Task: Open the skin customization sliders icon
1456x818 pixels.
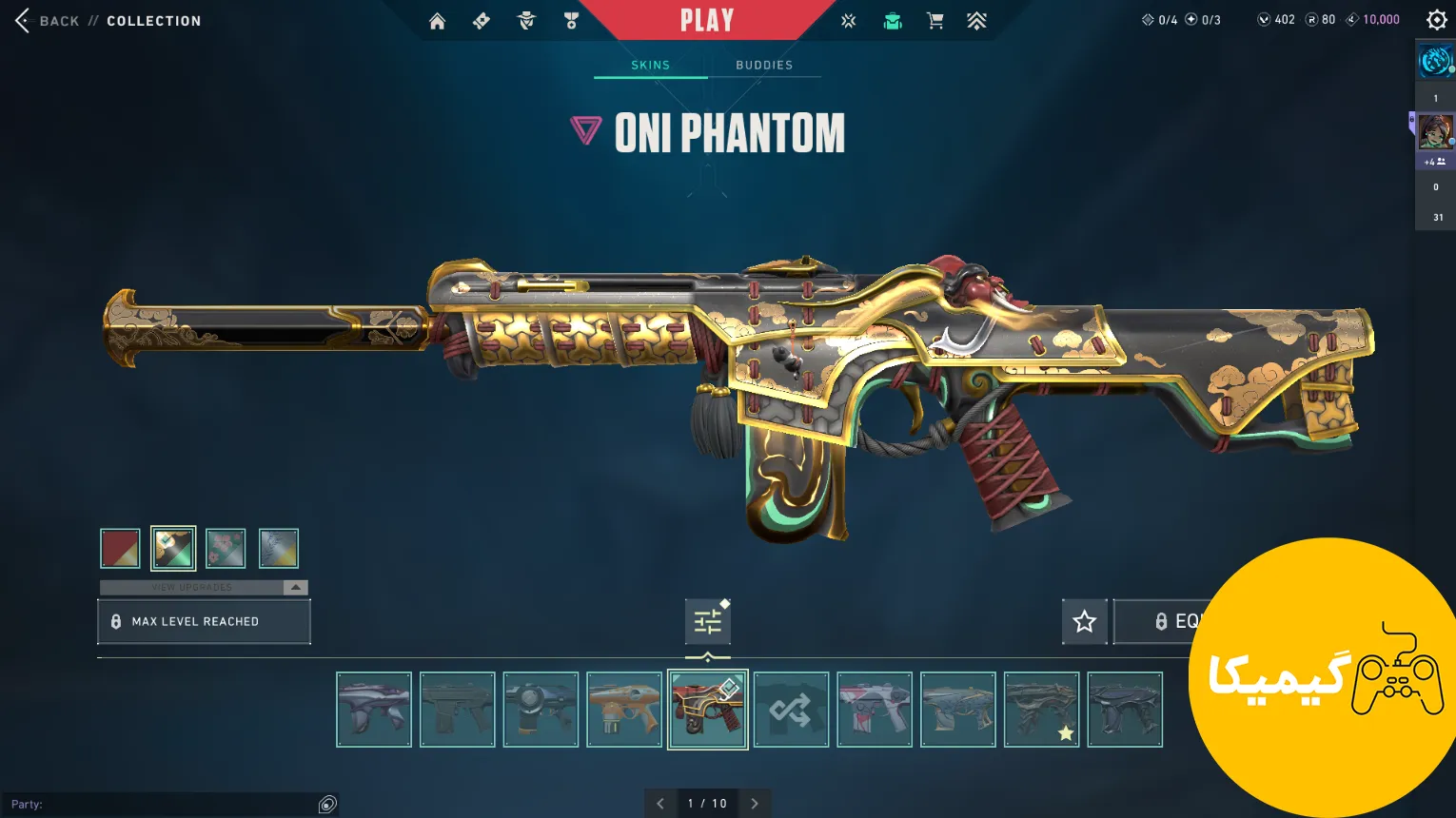Action: (x=707, y=622)
